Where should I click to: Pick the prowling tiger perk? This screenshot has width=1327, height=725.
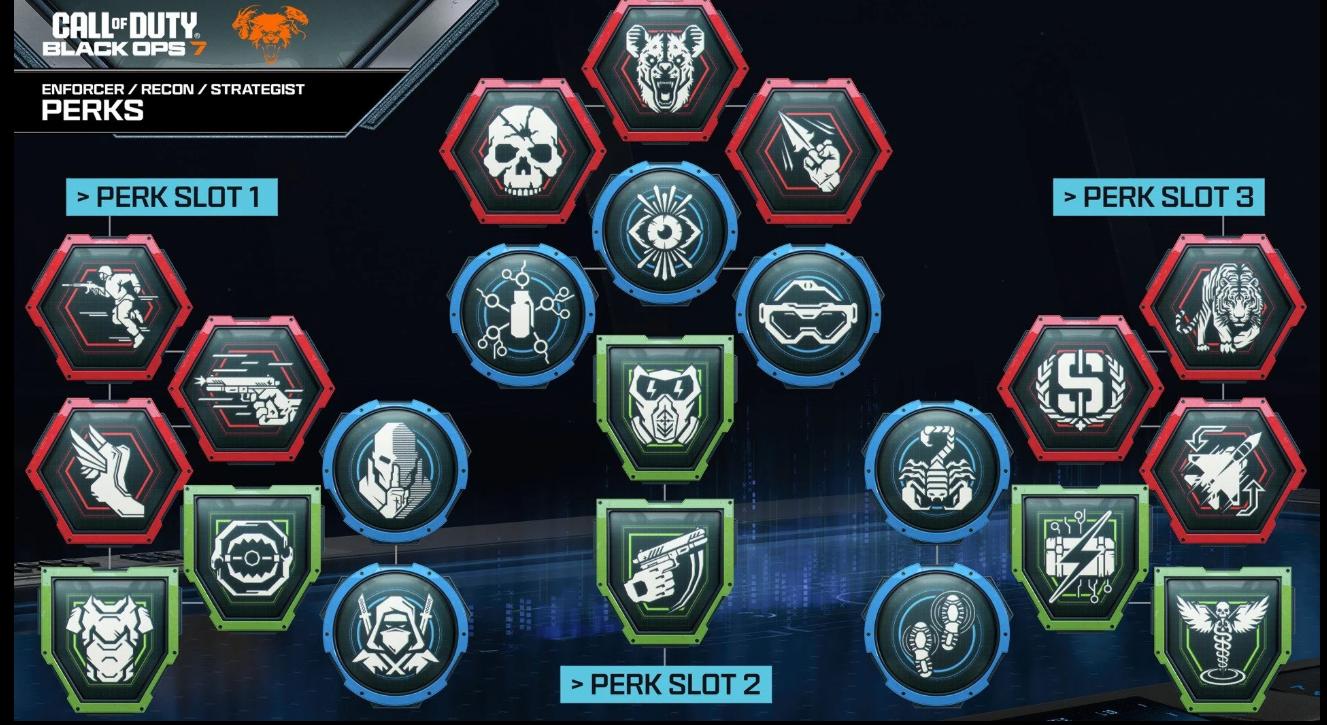pos(1222,307)
